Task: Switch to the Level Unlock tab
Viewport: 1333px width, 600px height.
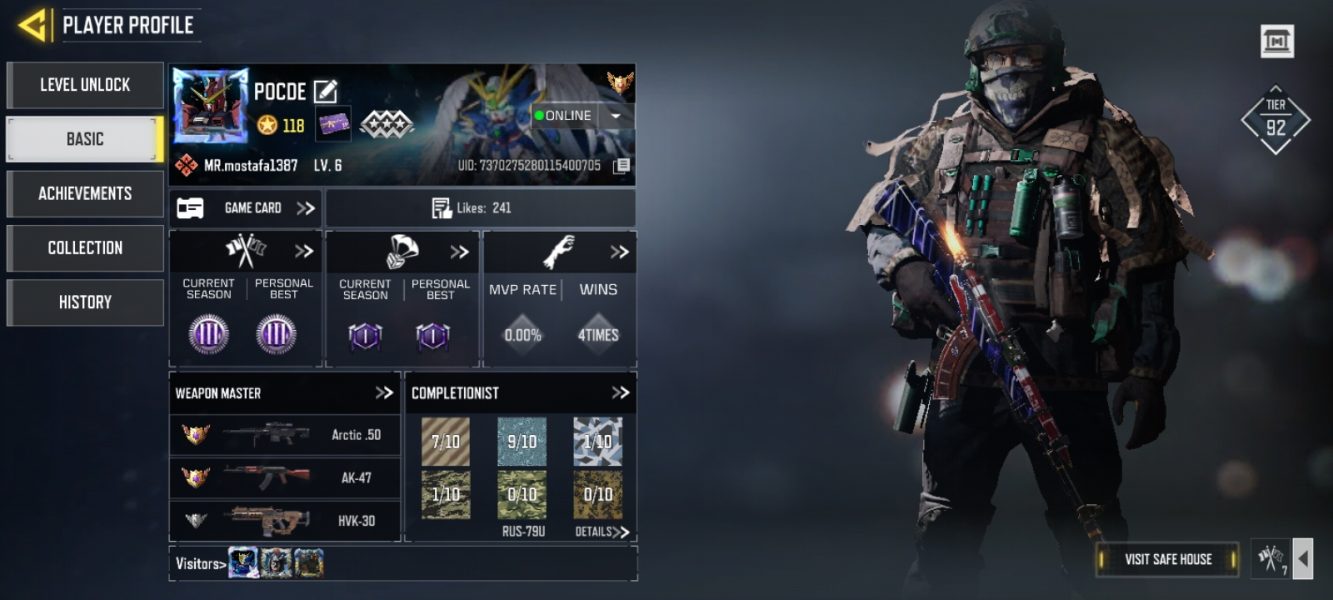Action: click(85, 85)
